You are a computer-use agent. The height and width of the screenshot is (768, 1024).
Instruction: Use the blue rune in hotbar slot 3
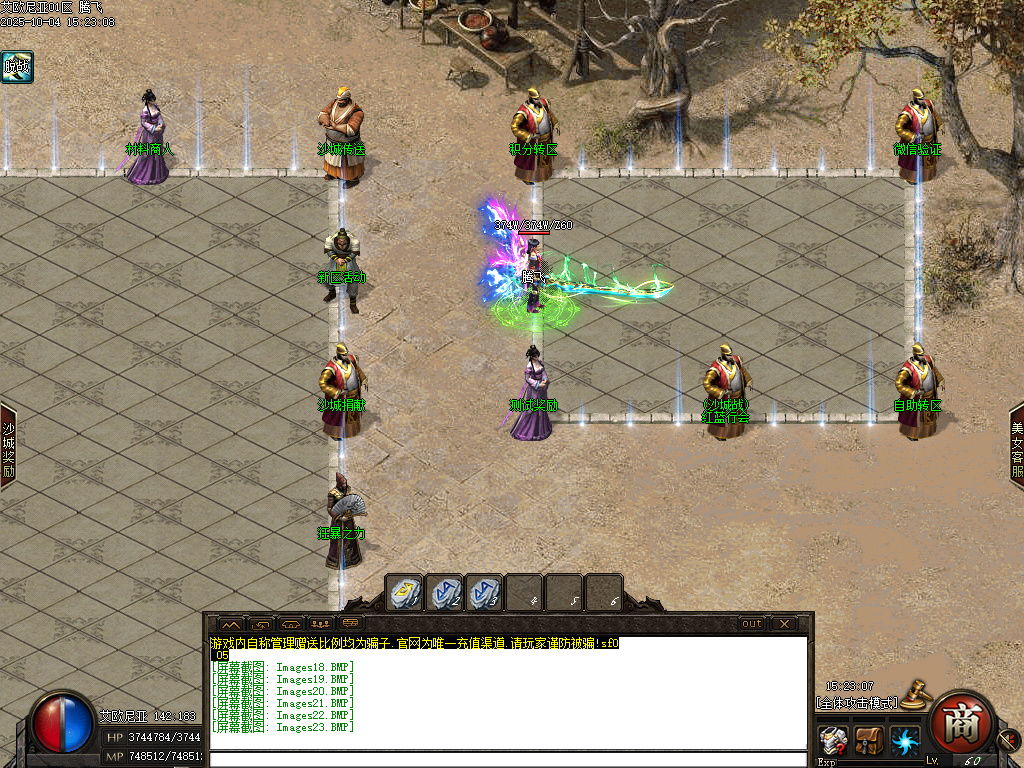point(484,592)
